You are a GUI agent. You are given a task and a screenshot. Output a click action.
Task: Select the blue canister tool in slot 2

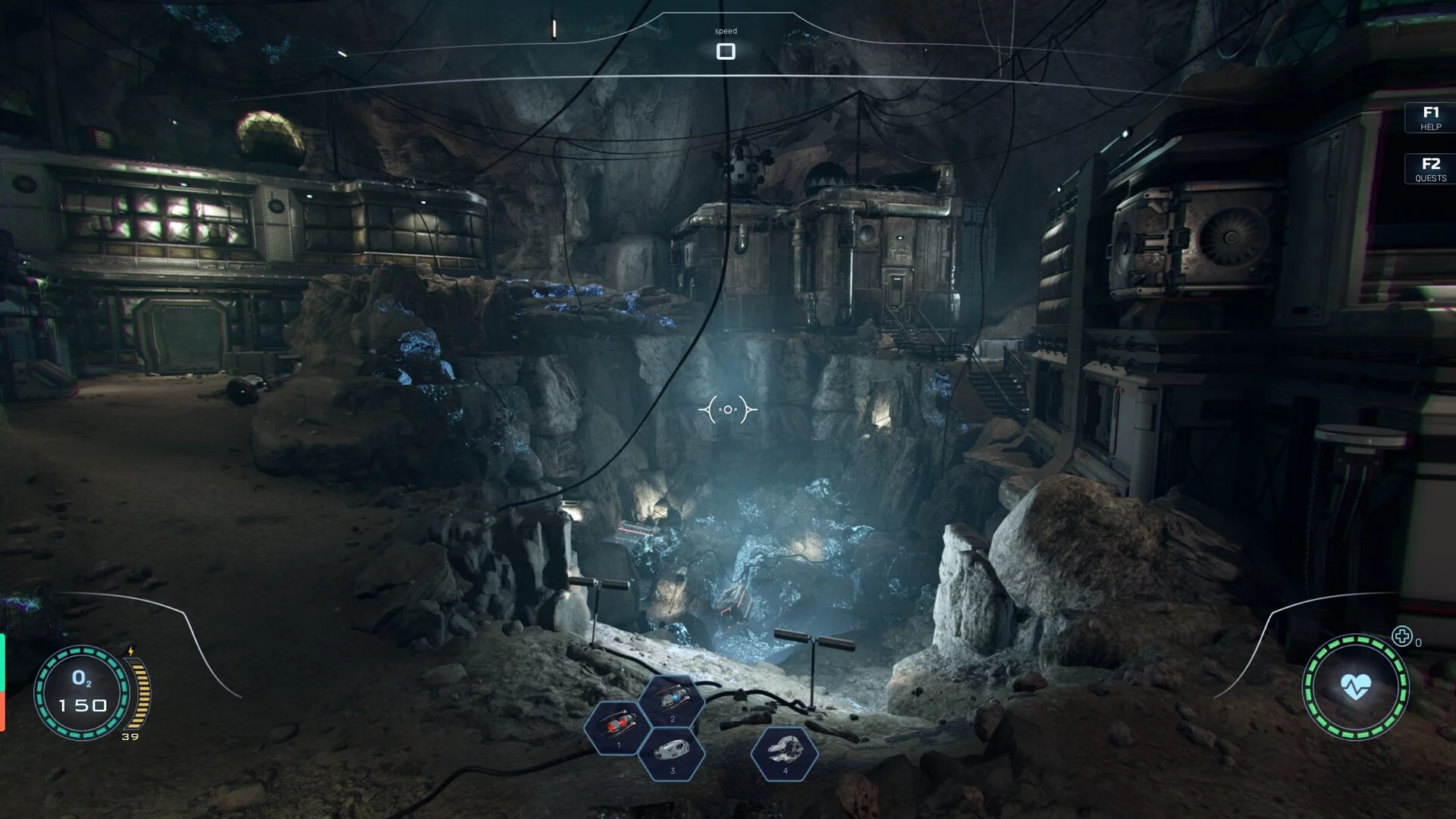click(672, 700)
